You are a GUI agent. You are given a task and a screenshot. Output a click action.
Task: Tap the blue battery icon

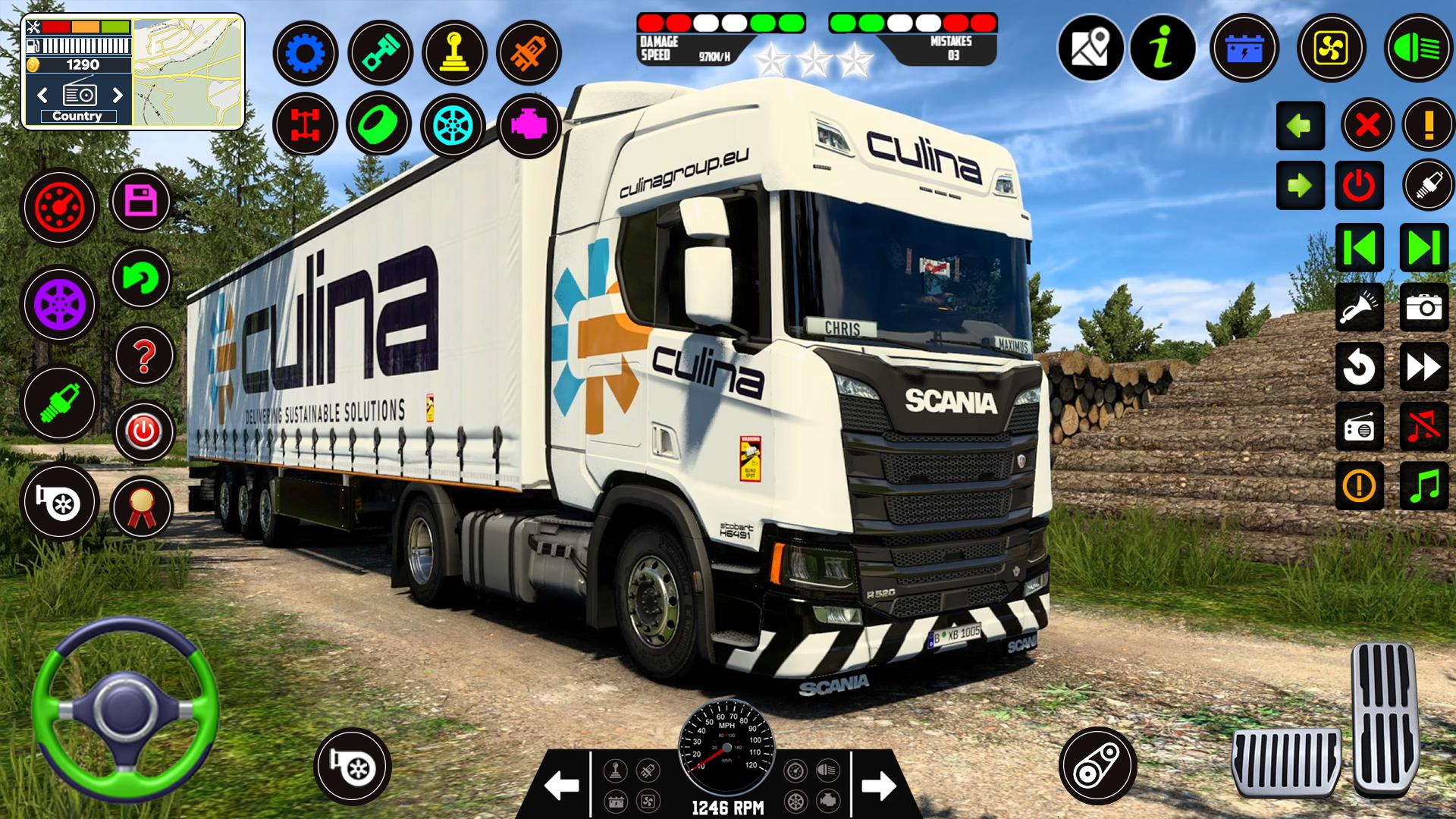1244,48
